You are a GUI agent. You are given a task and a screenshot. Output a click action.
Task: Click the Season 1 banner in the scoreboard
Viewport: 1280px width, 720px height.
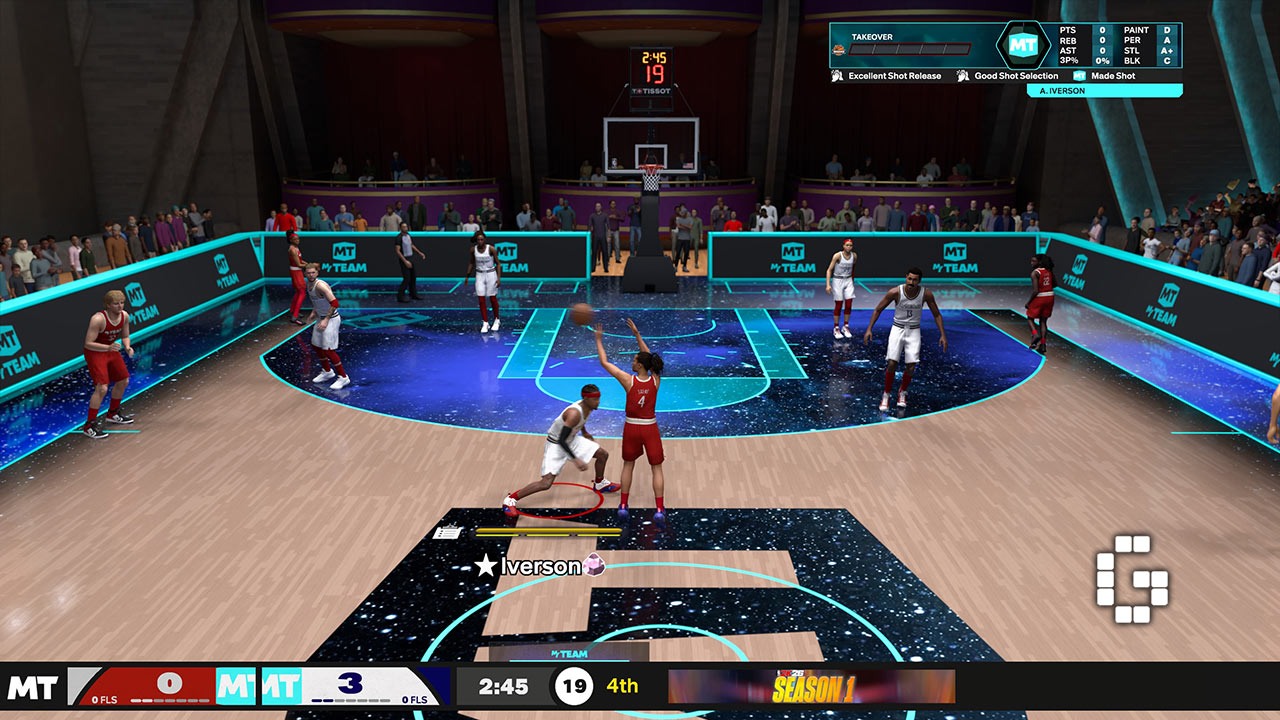811,687
